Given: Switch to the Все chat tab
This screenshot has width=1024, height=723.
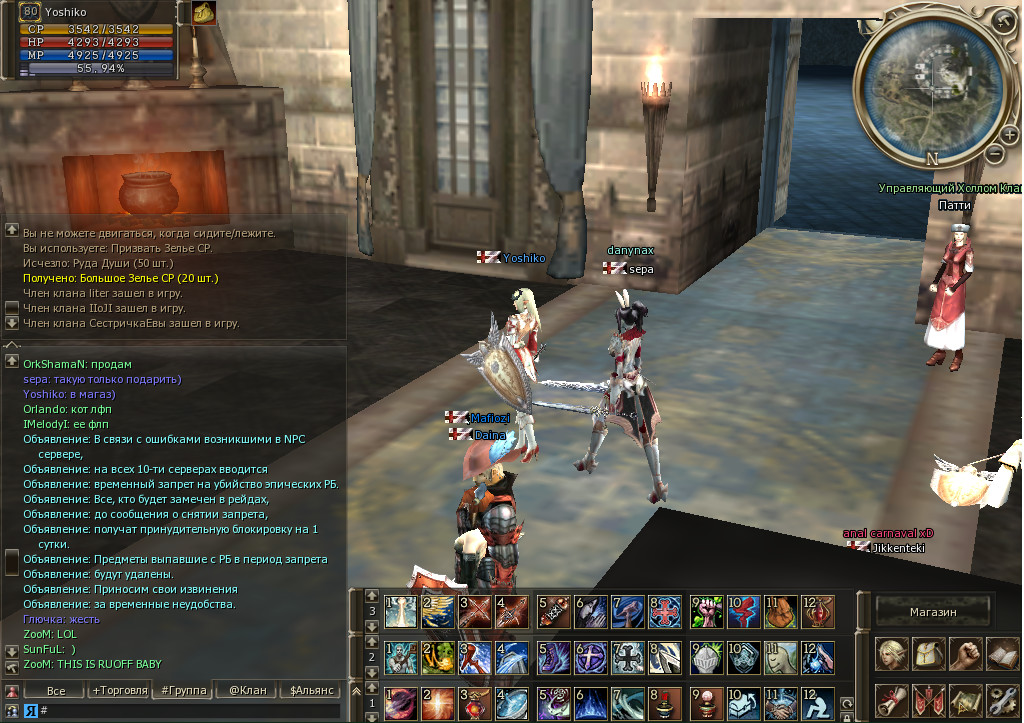Looking at the screenshot, I should coord(56,690).
